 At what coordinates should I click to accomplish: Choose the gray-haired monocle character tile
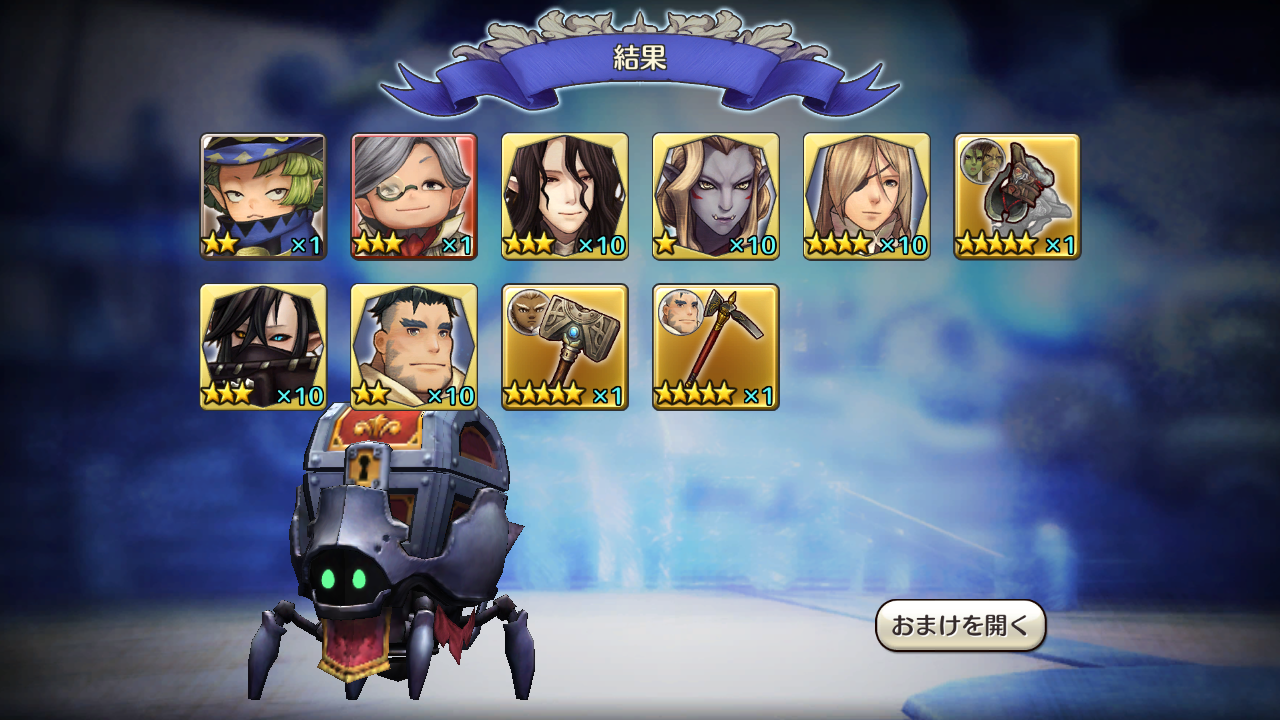click(414, 196)
